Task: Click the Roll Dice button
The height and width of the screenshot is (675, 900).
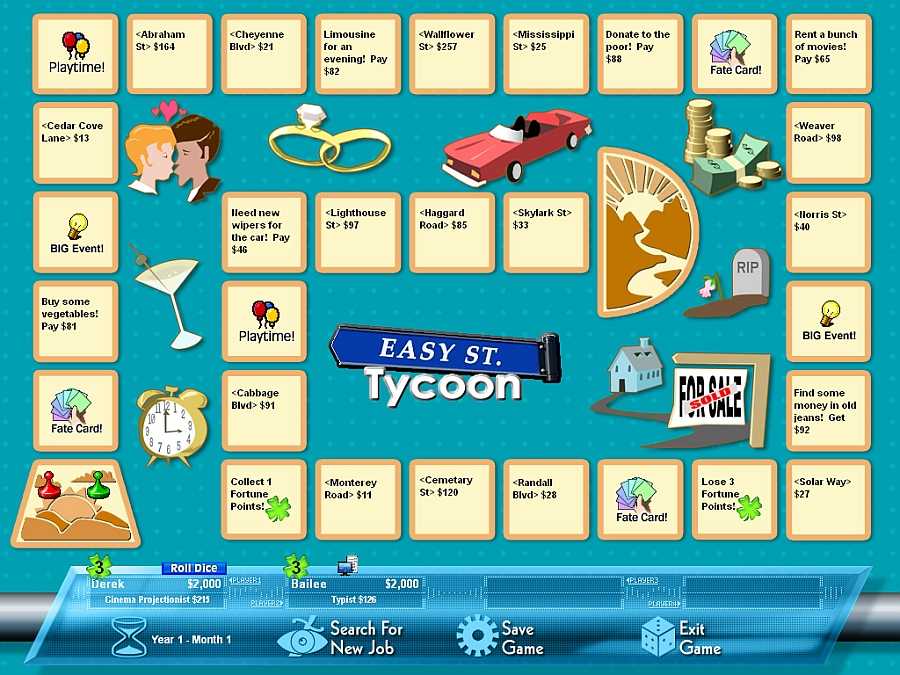Action: point(194,568)
